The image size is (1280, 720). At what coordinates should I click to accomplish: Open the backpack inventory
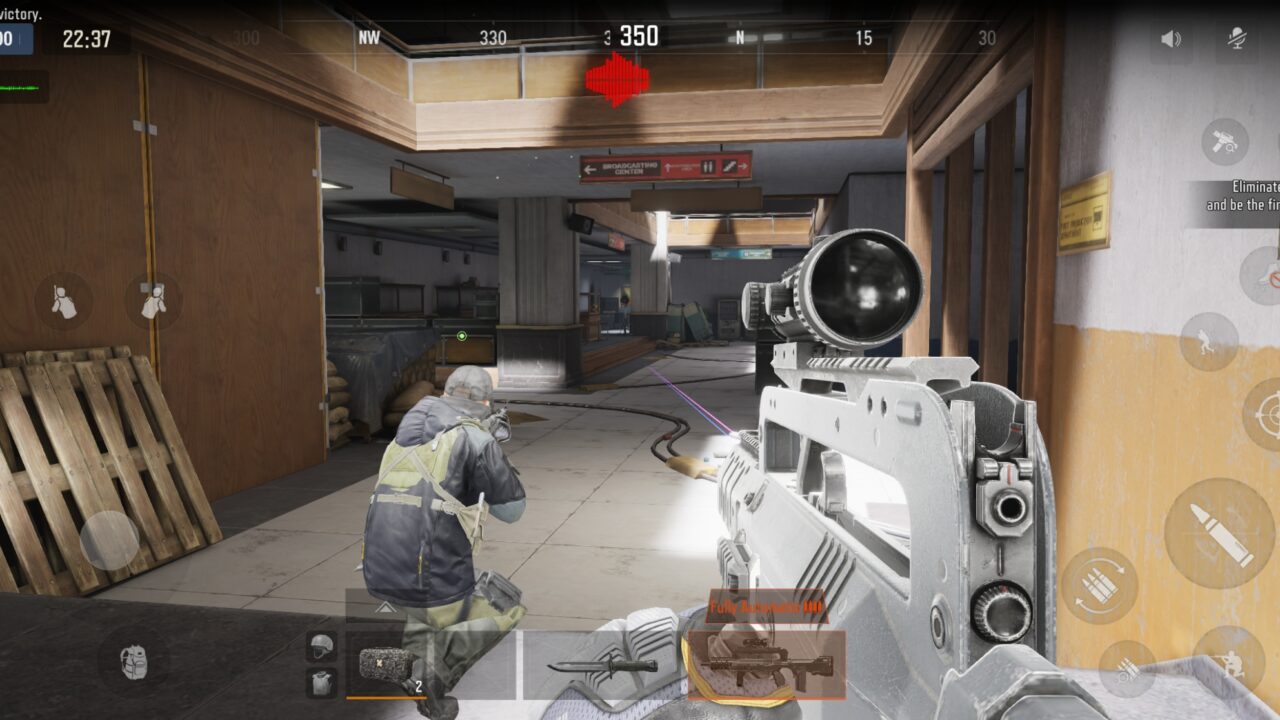[133, 661]
